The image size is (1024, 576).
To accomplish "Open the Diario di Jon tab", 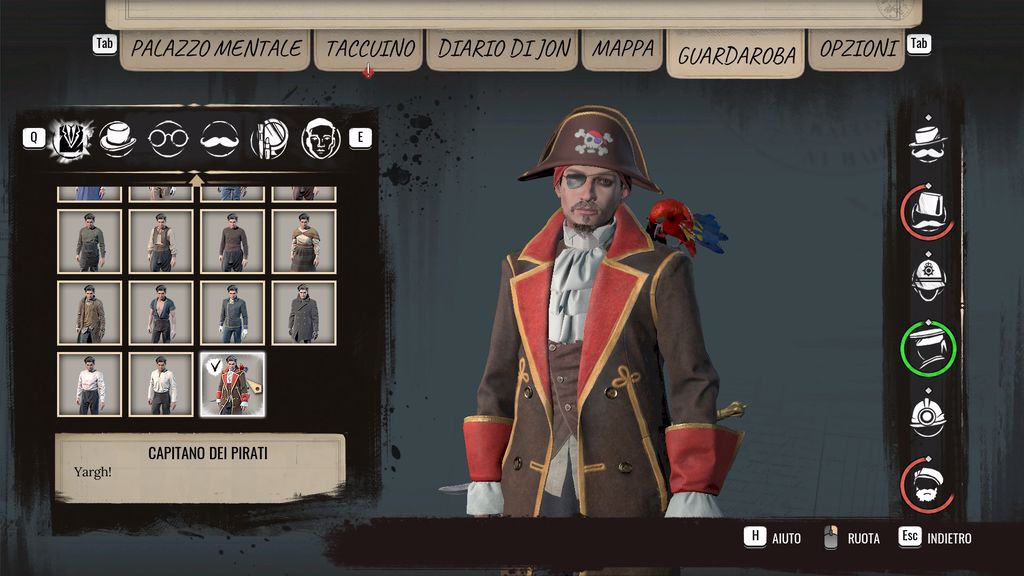I will pos(503,48).
